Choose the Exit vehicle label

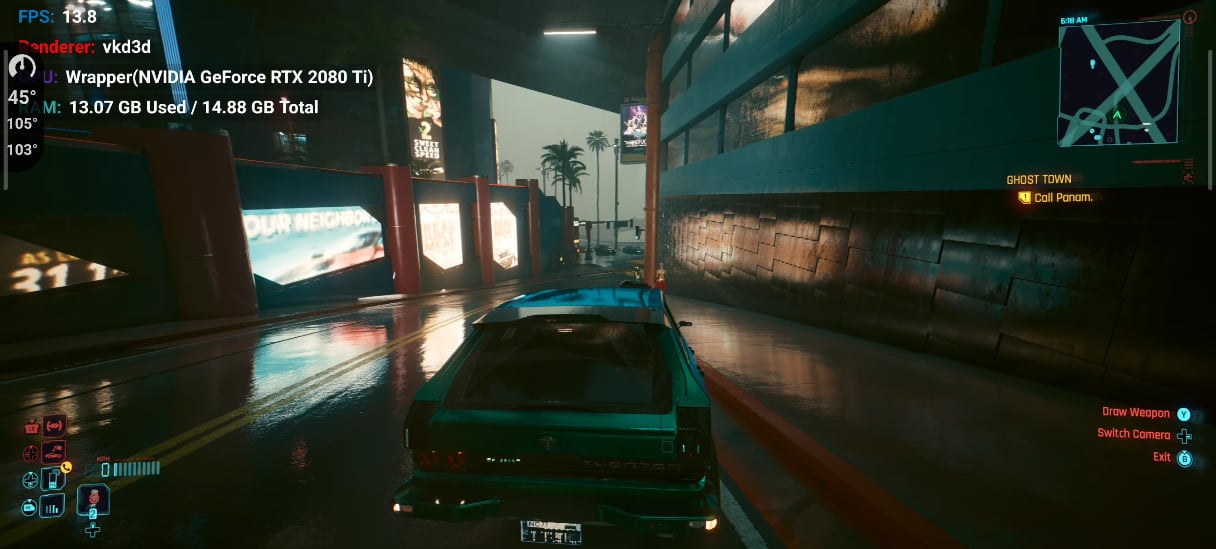pyautogui.click(x=1161, y=457)
